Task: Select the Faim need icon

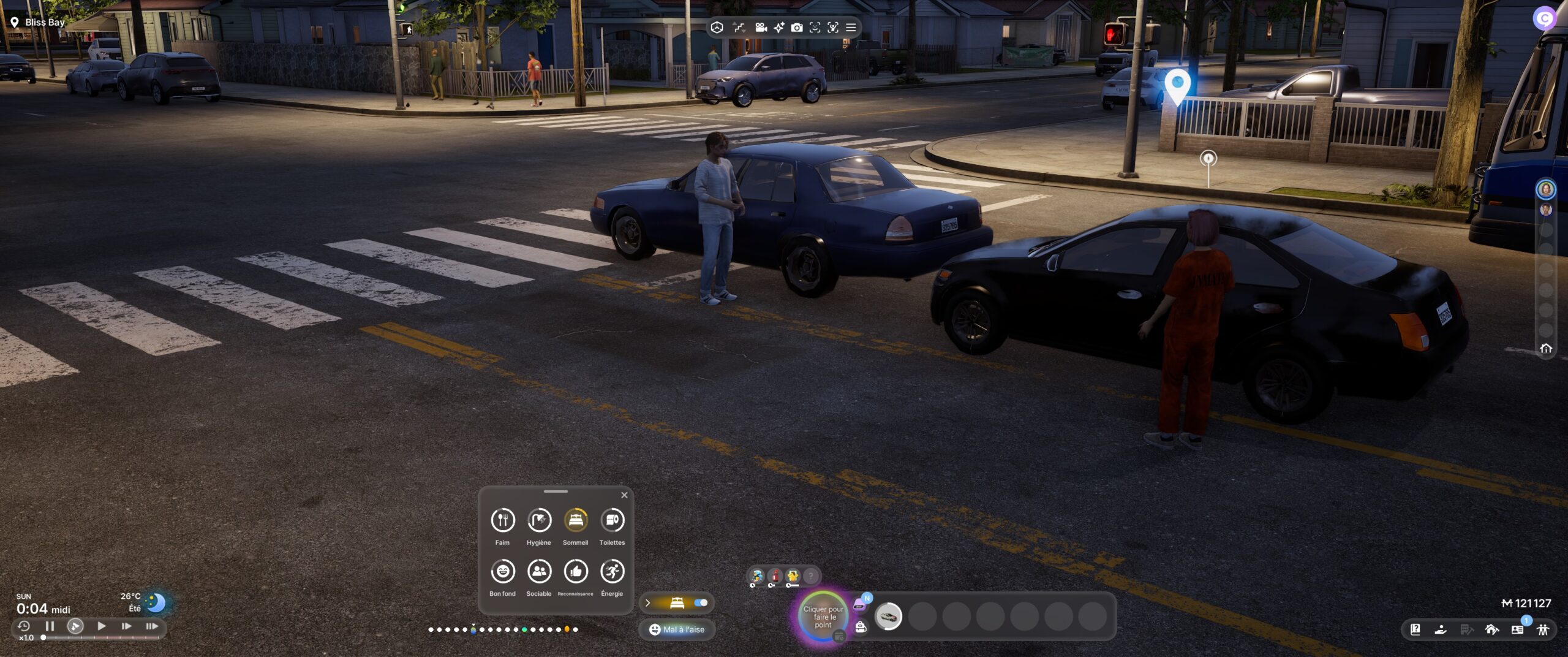Action: (502, 520)
